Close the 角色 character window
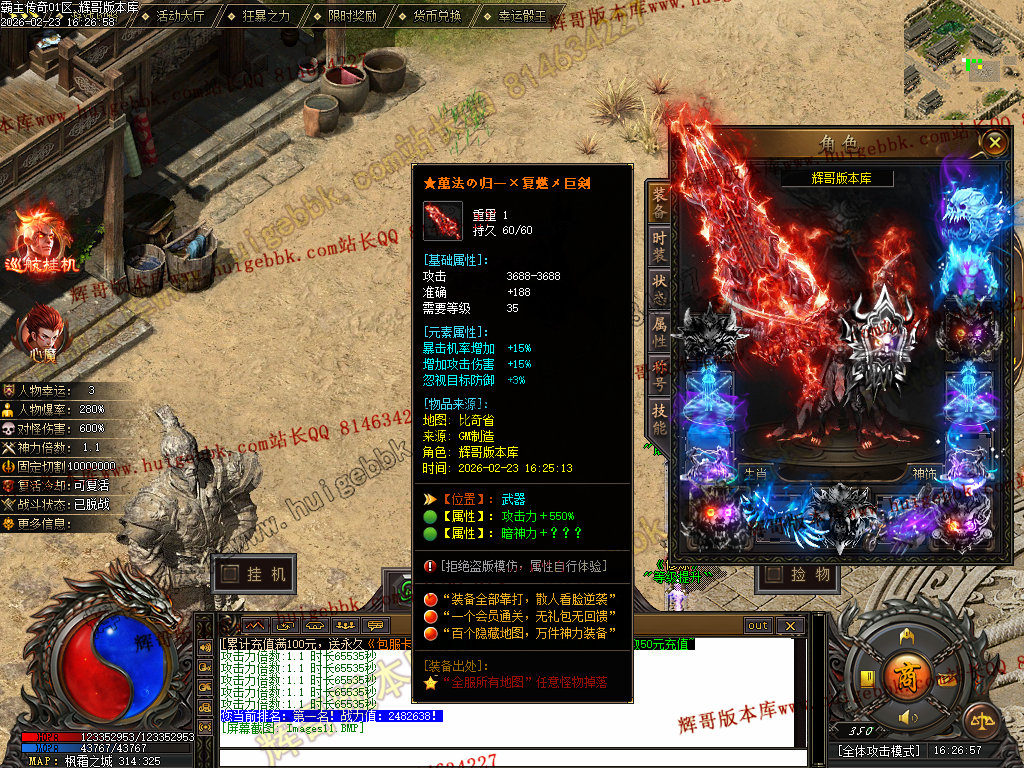The height and width of the screenshot is (768, 1024). (x=993, y=143)
